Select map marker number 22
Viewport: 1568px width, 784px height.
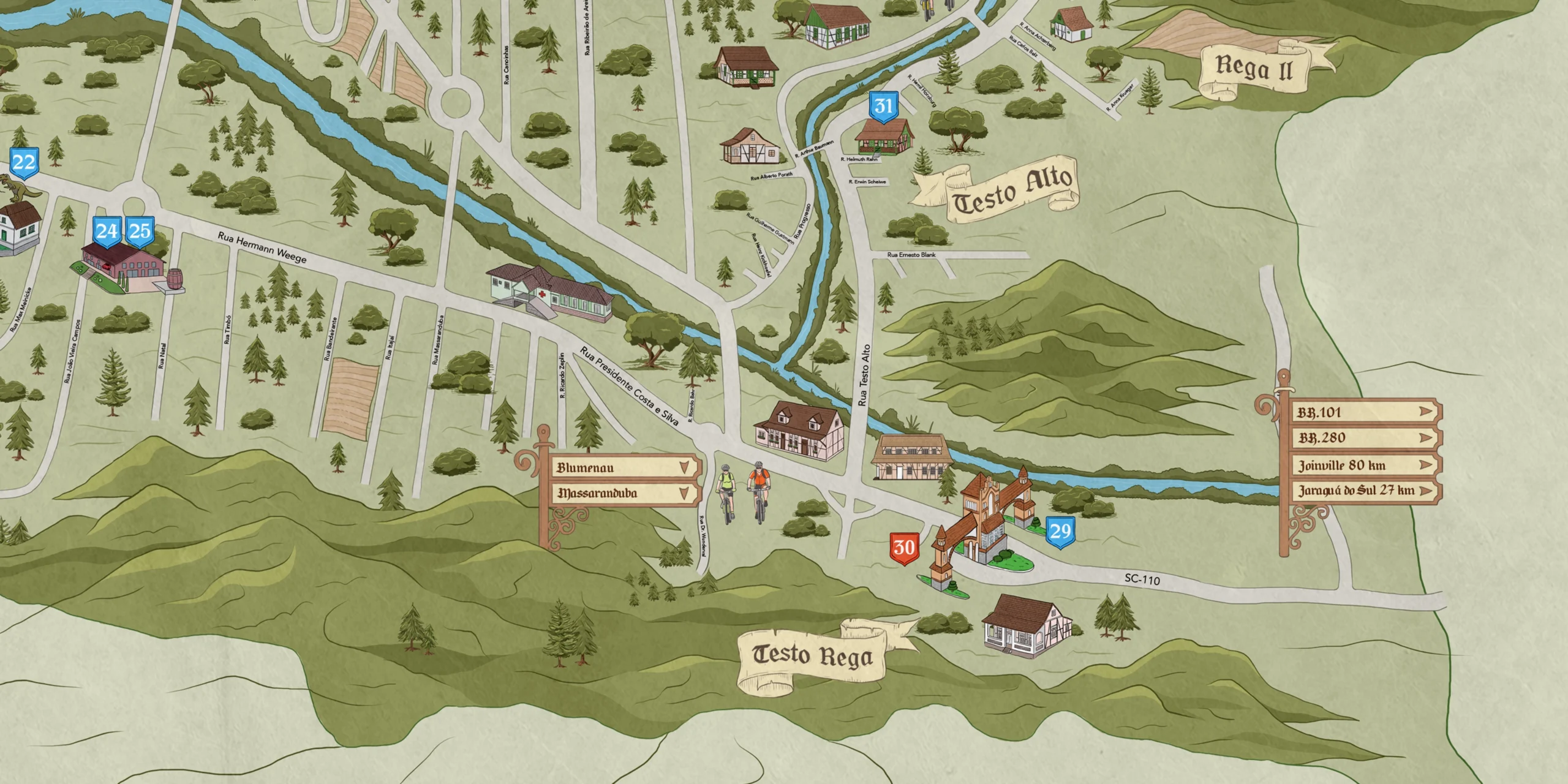pyautogui.click(x=24, y=163)
